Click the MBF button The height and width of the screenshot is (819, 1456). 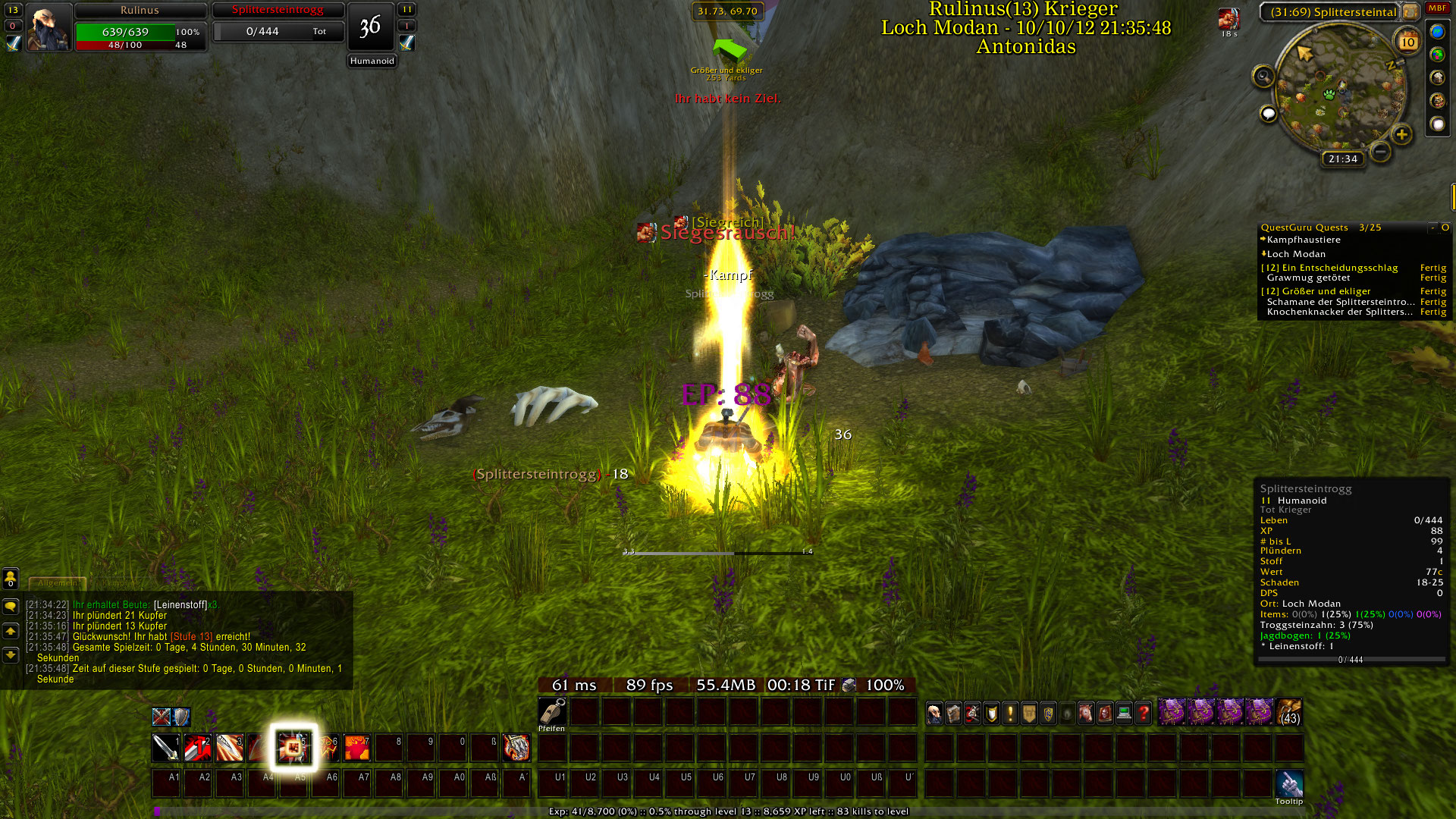coord(1437,8)
